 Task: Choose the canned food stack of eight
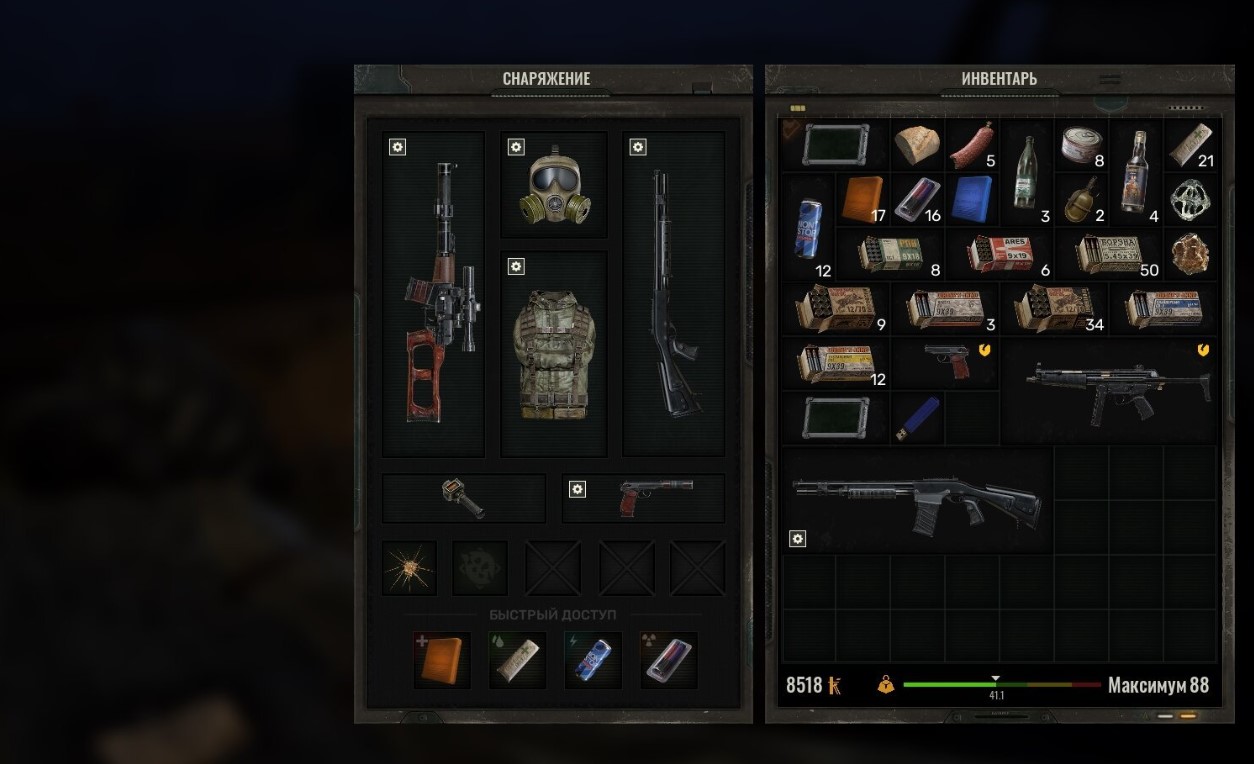pos(1082,146)
